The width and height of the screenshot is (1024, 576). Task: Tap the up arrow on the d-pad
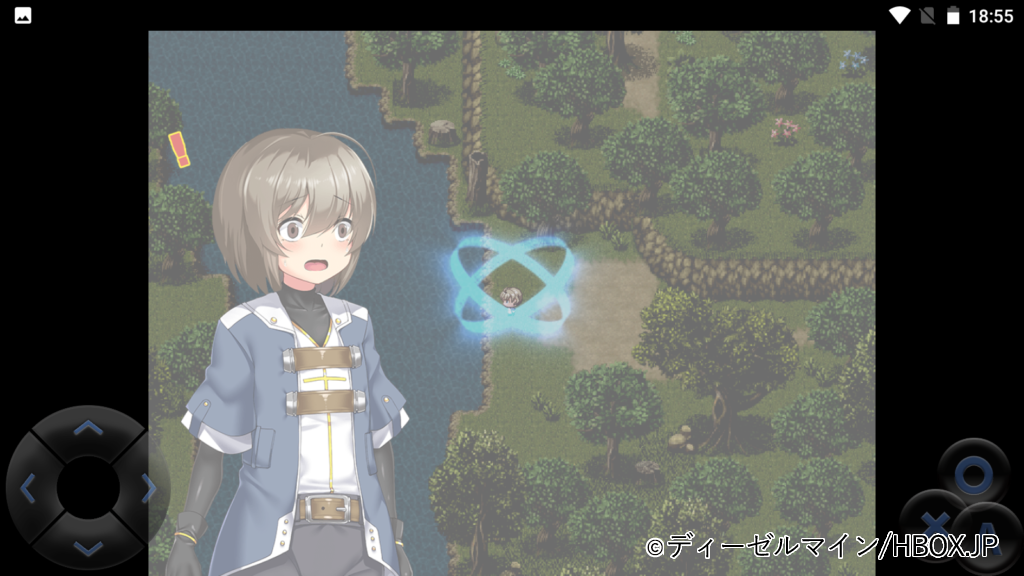pos(88,429)
